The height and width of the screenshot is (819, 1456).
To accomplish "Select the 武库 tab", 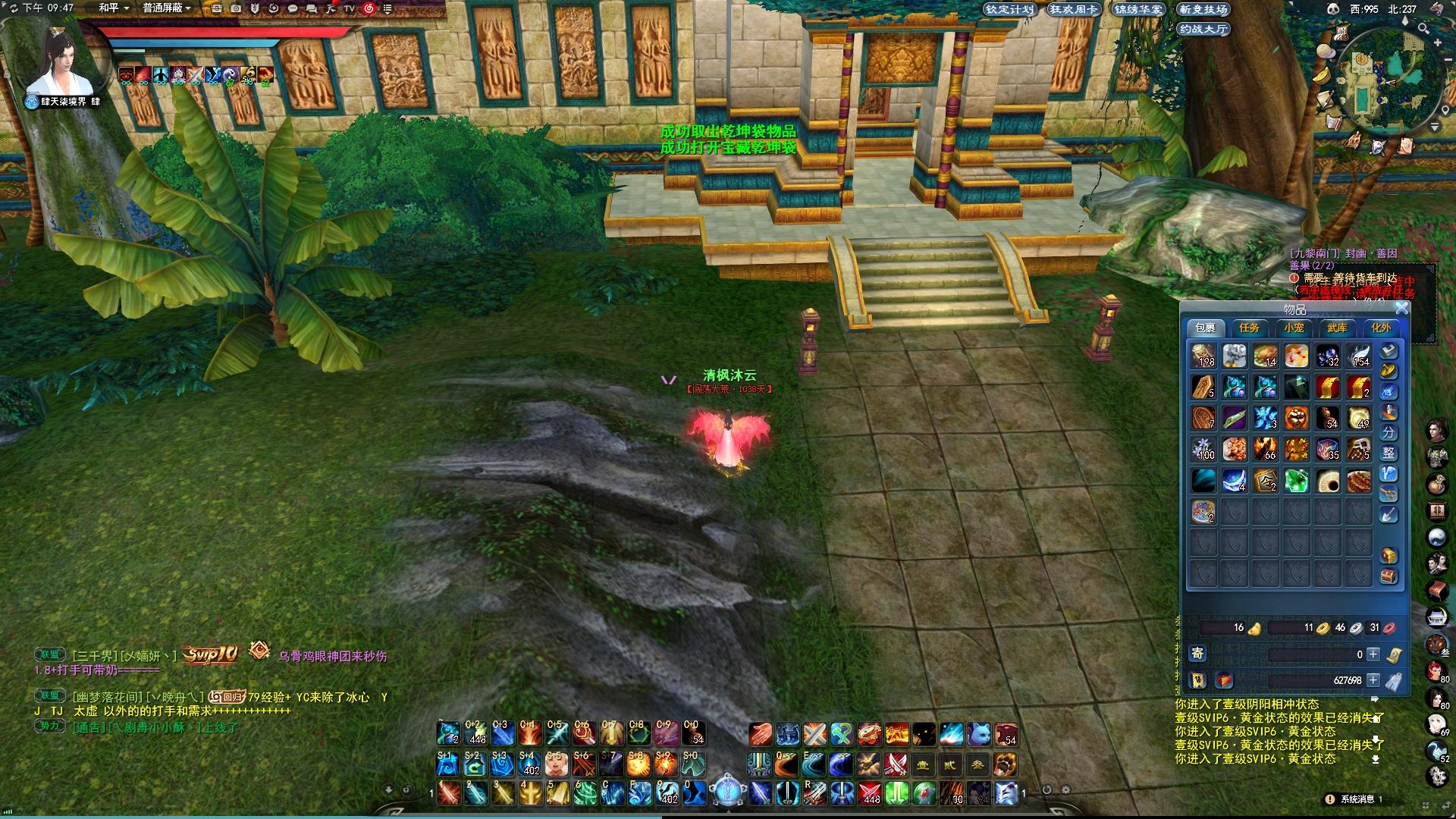I will [1337, 328].
